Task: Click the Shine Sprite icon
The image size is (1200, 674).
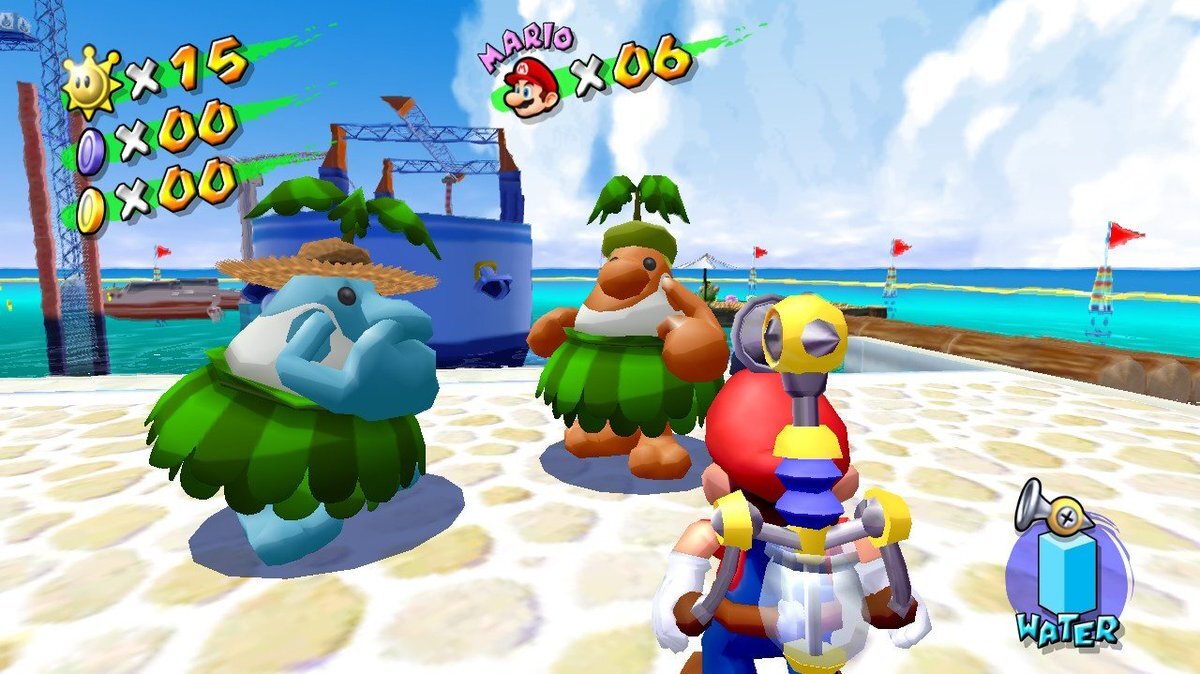Action: 89,81
